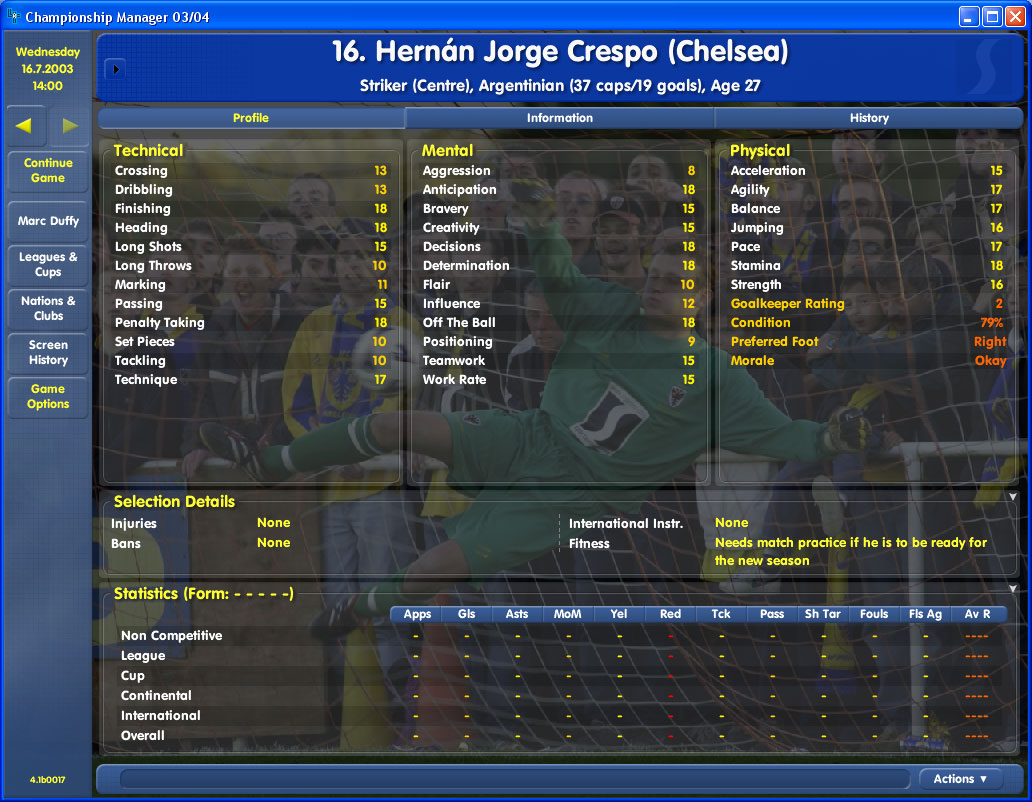Go back with the left arrow
The width and height of the screenshot is (1032, 802).
(x=25, y=125)
